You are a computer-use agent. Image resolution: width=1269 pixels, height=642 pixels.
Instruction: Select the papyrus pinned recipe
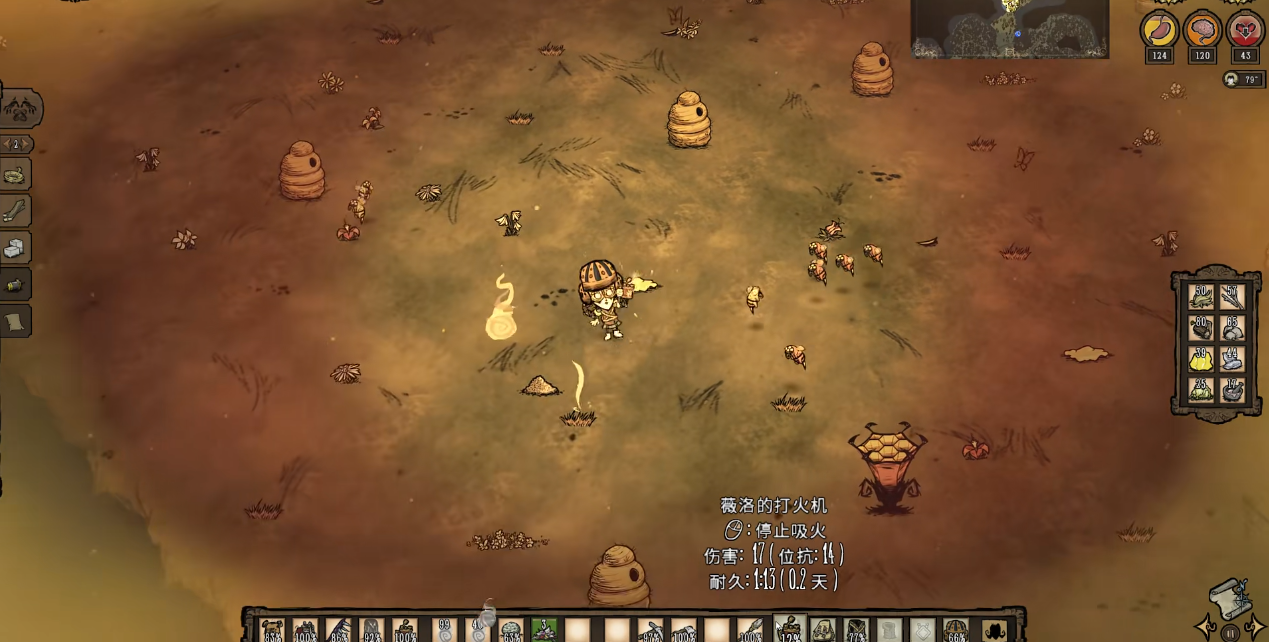point(15,321)
